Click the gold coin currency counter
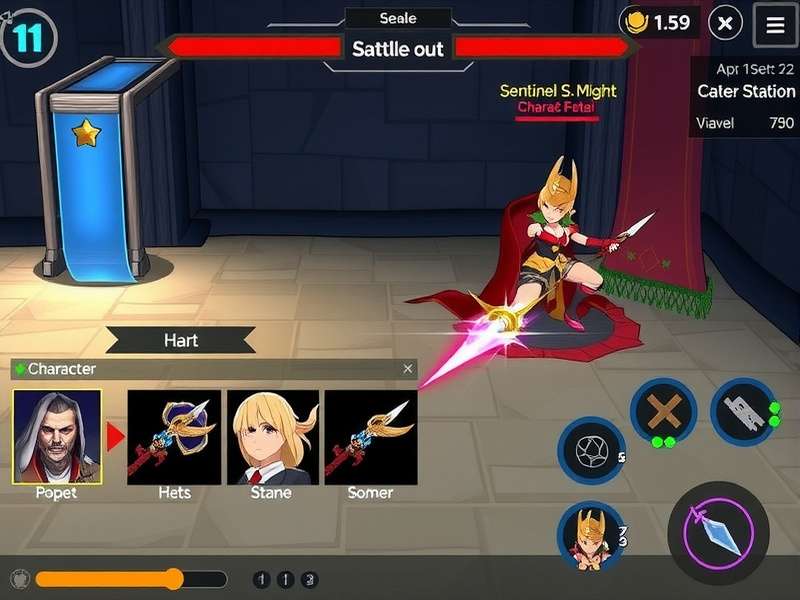The width and height of the screenshot is (800, 600). point(657,22)
